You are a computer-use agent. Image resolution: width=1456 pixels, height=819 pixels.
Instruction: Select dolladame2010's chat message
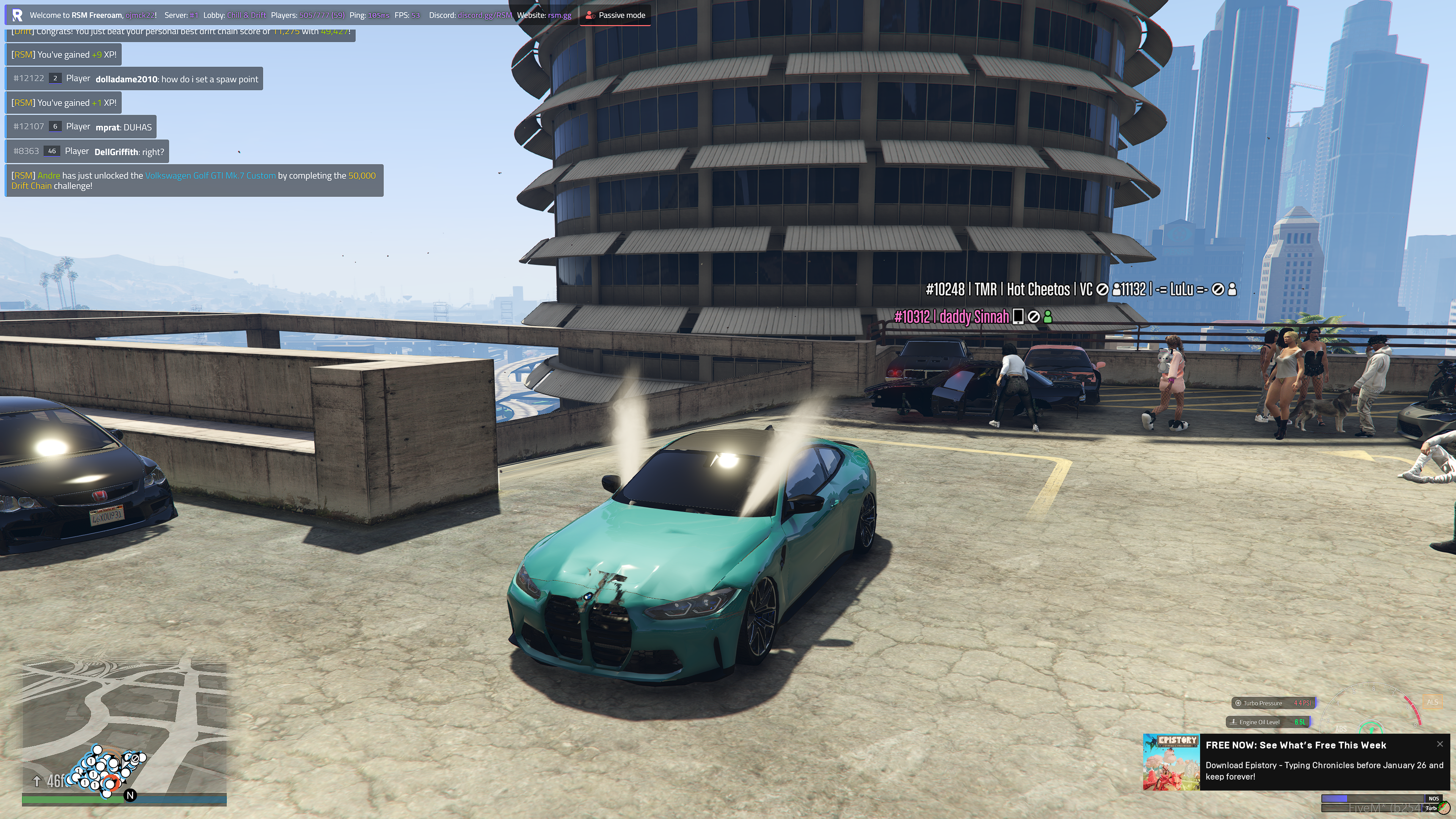tap(135, 79)
